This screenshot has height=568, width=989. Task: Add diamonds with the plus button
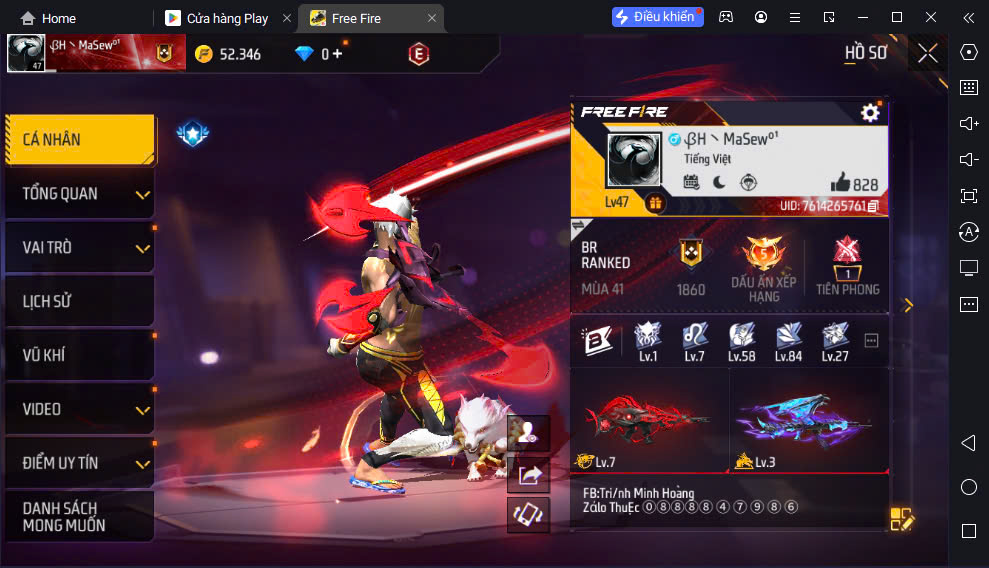point(337,54)
